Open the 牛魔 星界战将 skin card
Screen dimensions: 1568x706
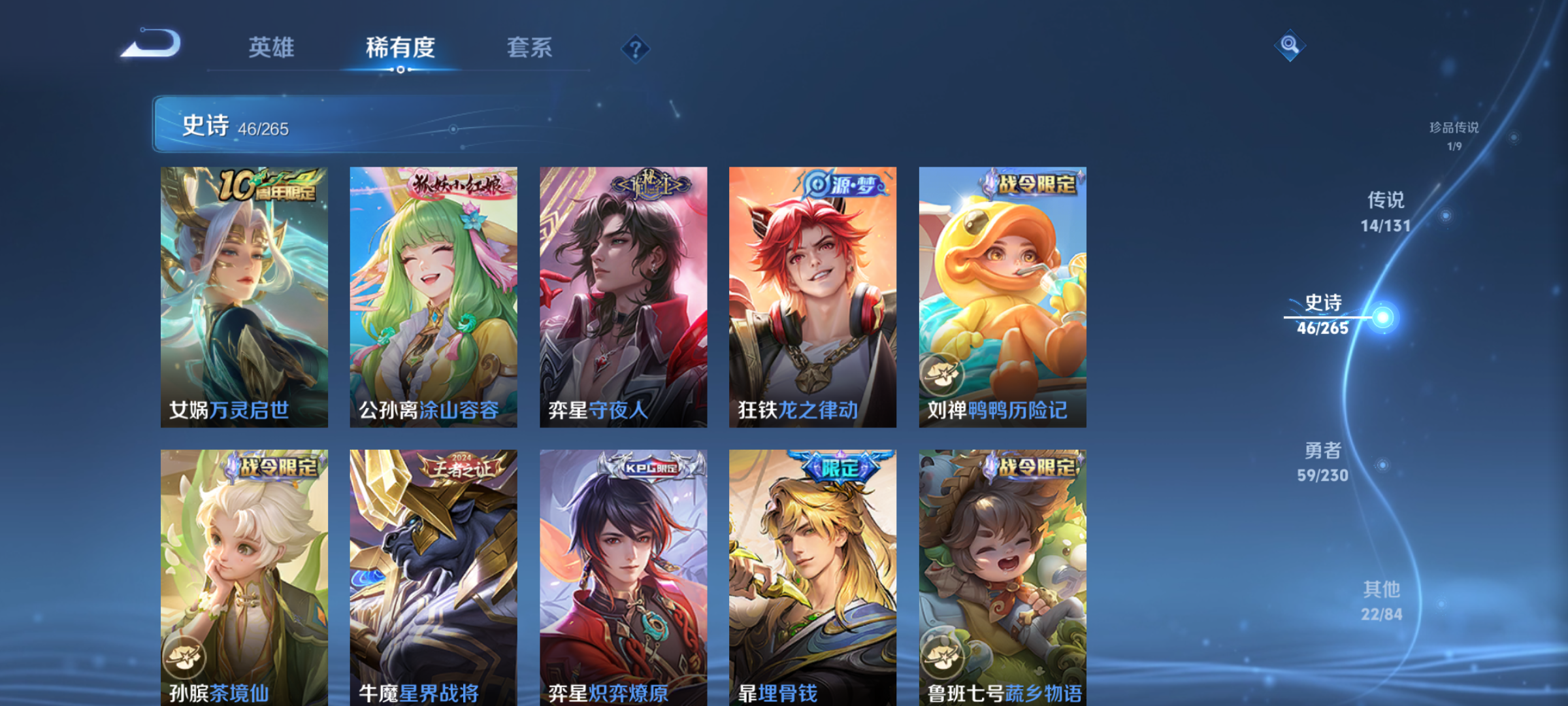click(x=433, y=577)
